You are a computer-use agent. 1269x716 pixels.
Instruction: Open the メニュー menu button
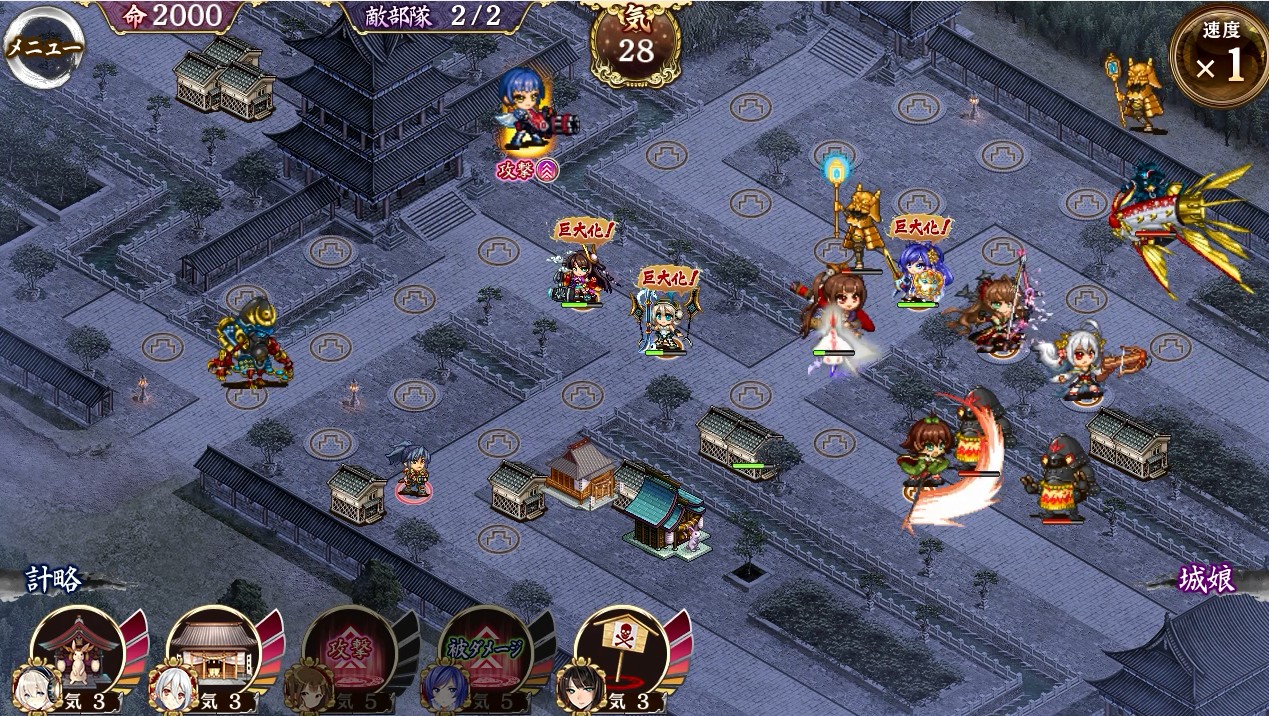point(44,45)
